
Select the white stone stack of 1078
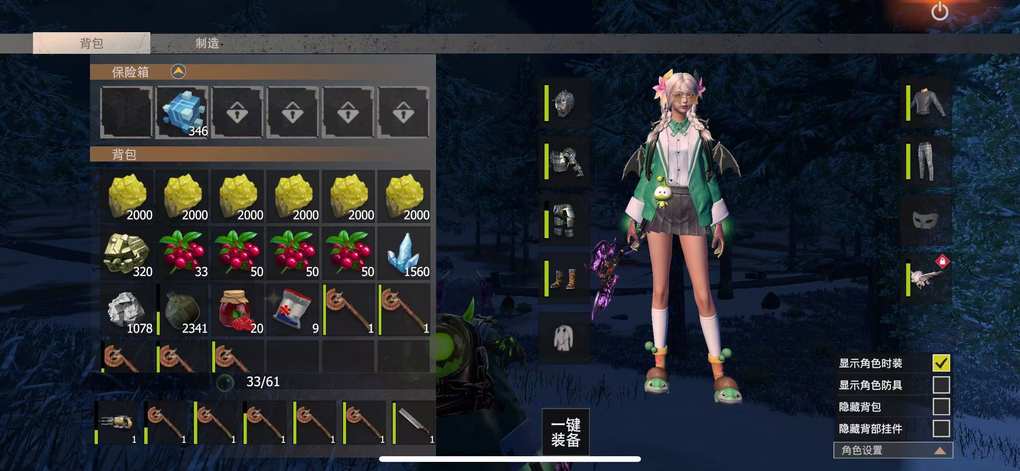127,307
